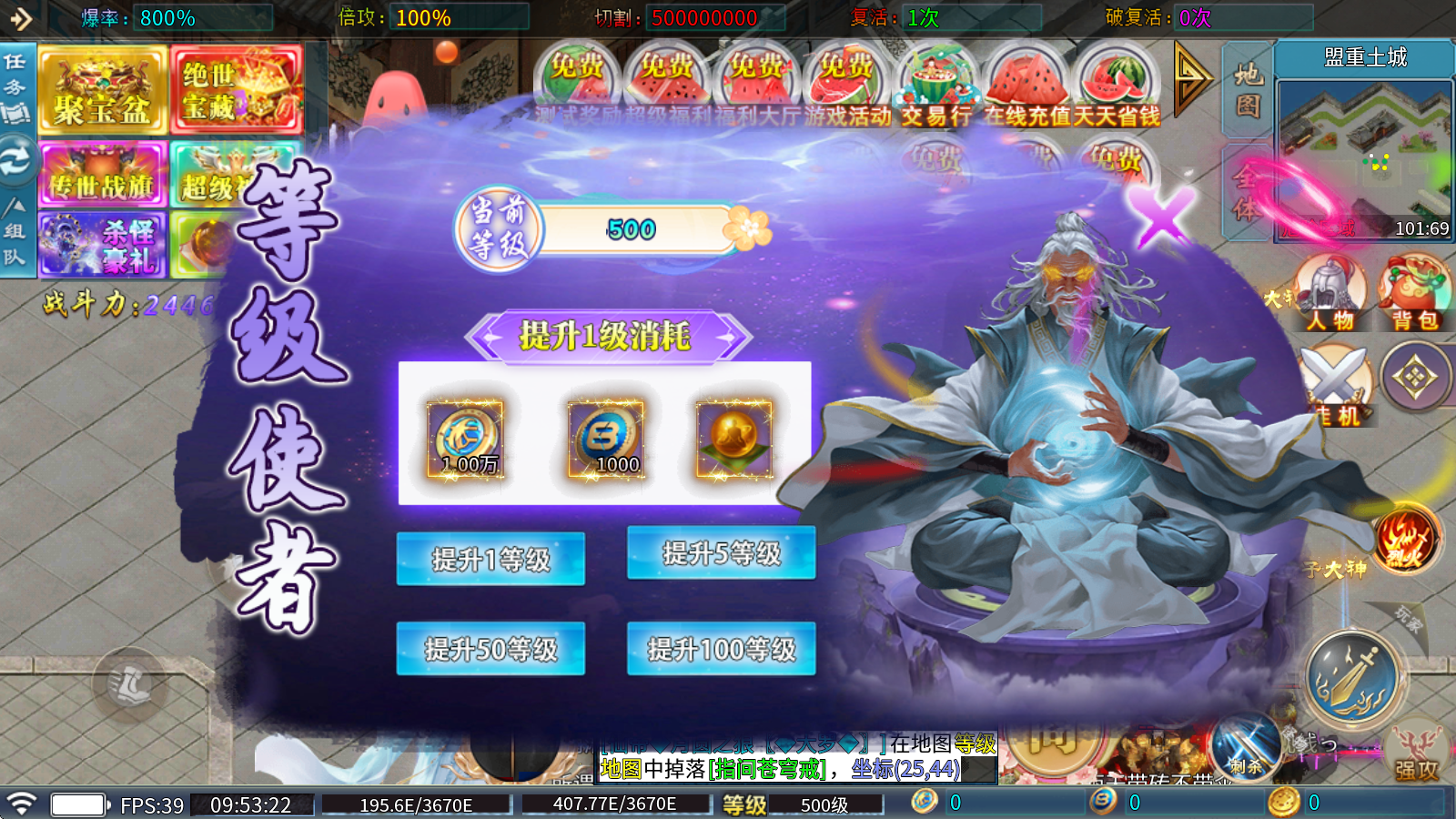Select the 提升50等级 button
The height and width of the screenshot is (819, 1456).
click(490, 649)
